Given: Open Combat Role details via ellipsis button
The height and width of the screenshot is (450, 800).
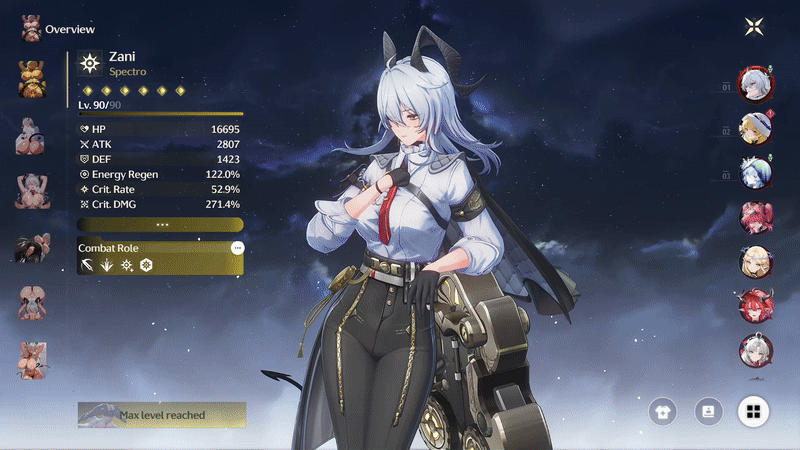Looking at the screenshot, I should [237, 247].
